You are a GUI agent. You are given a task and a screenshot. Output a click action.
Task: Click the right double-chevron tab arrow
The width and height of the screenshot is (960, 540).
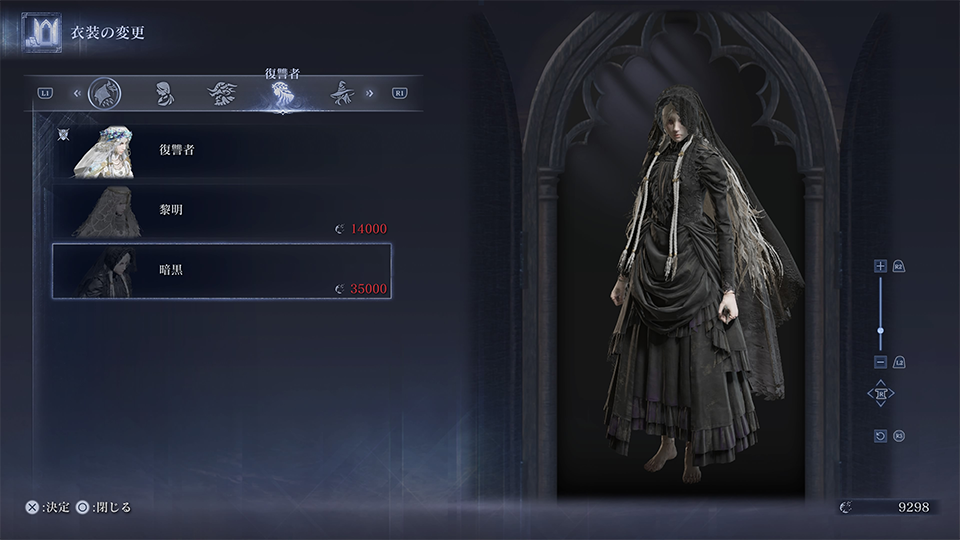370,93
